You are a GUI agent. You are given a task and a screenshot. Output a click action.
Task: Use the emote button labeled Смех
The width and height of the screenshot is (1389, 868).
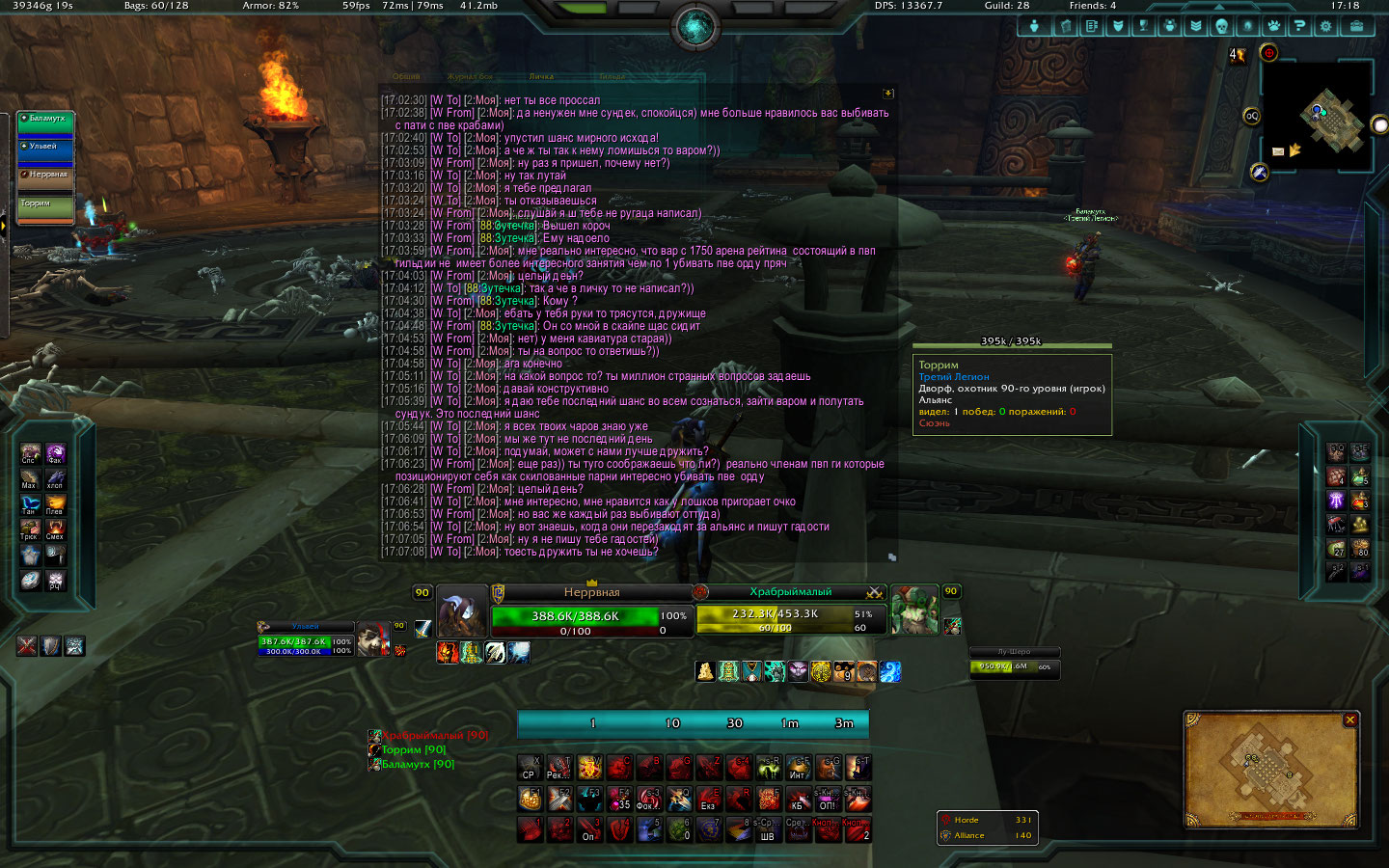(55, 529)
